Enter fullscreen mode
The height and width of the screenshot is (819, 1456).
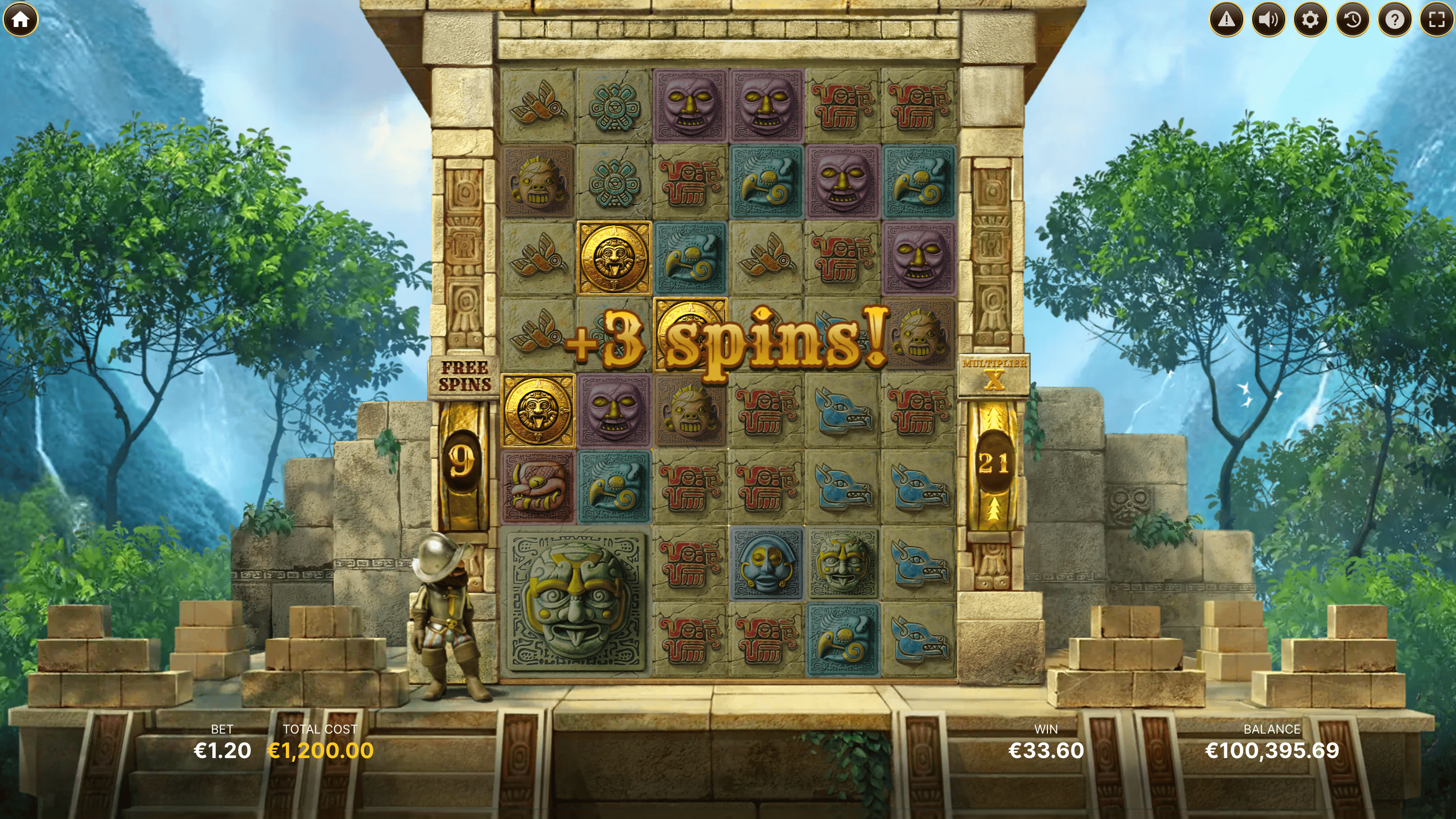[1436, 20]
